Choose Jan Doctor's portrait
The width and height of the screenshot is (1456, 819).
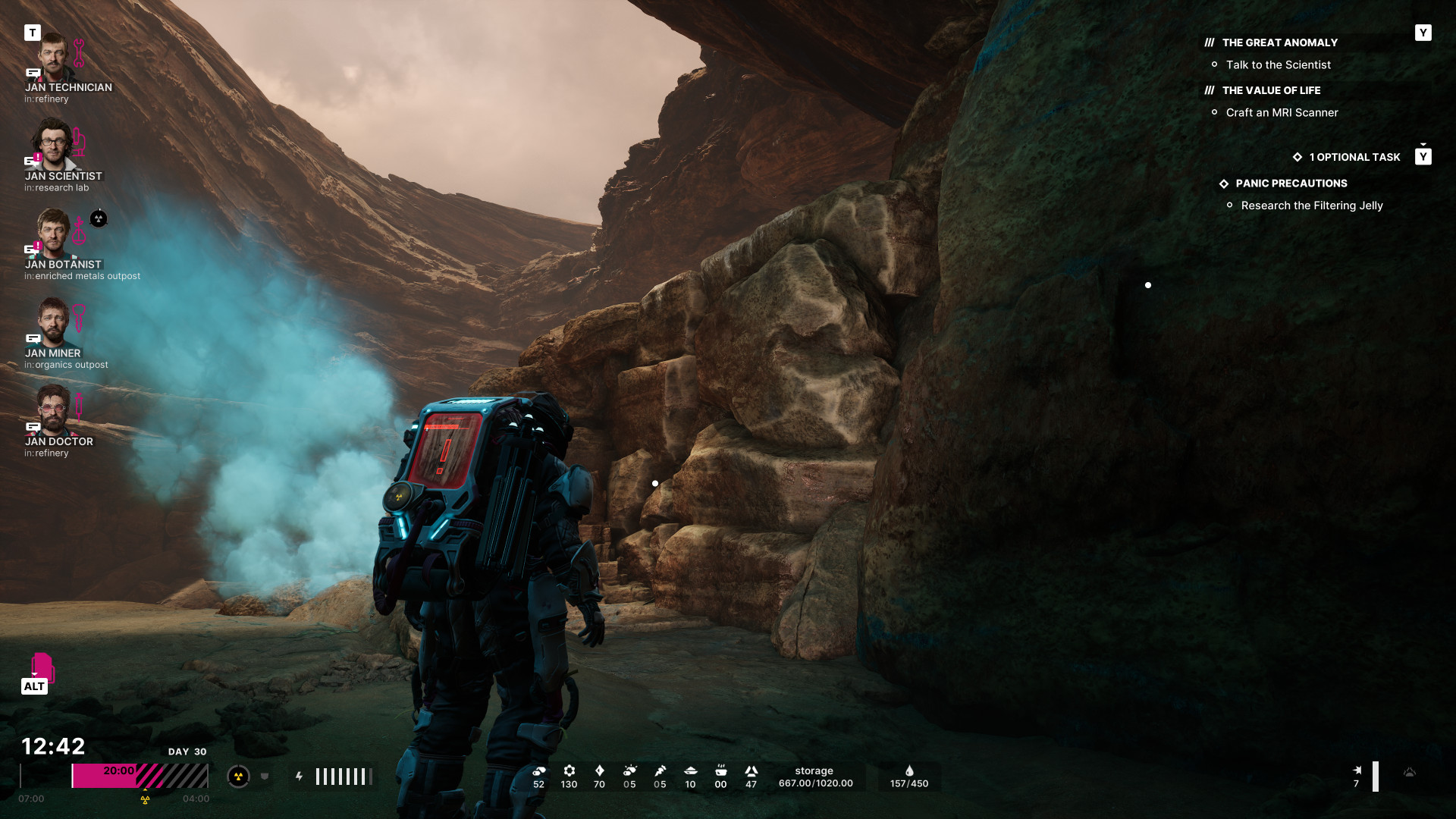click(53, 411)
